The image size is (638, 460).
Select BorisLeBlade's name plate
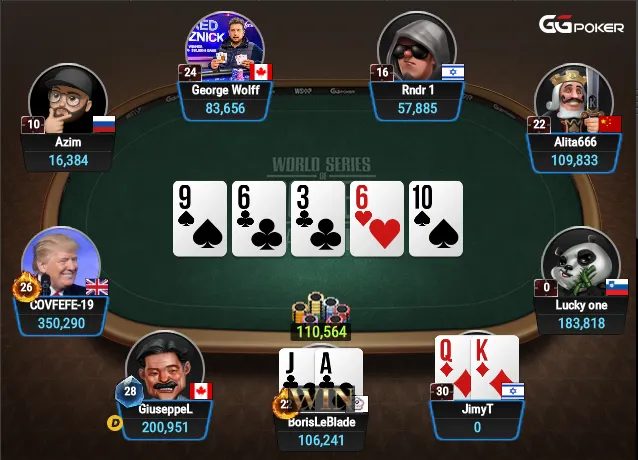point(320,430)
